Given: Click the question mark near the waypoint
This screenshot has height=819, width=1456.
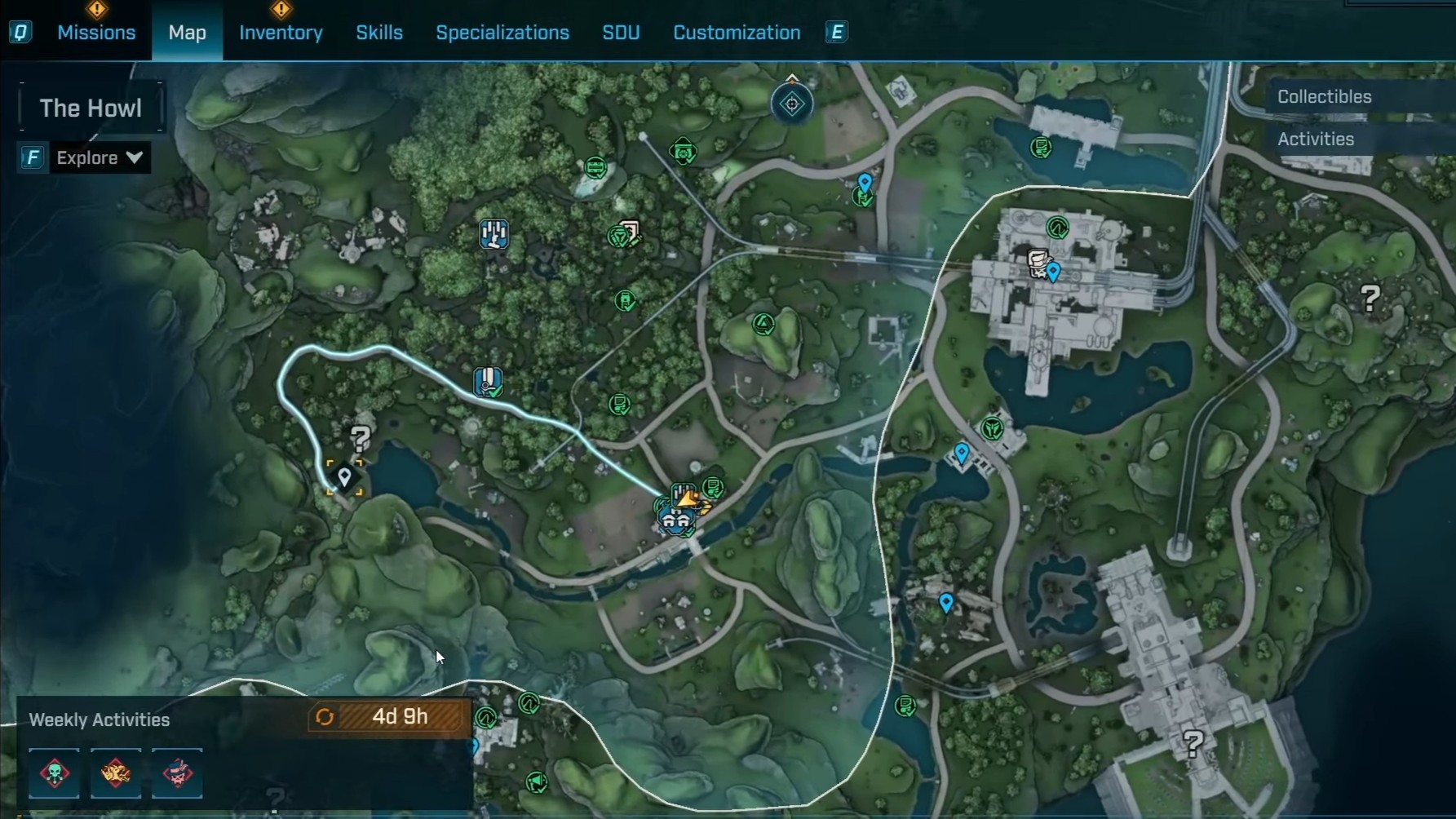Looking at the screenshot, I should (361, 439).
